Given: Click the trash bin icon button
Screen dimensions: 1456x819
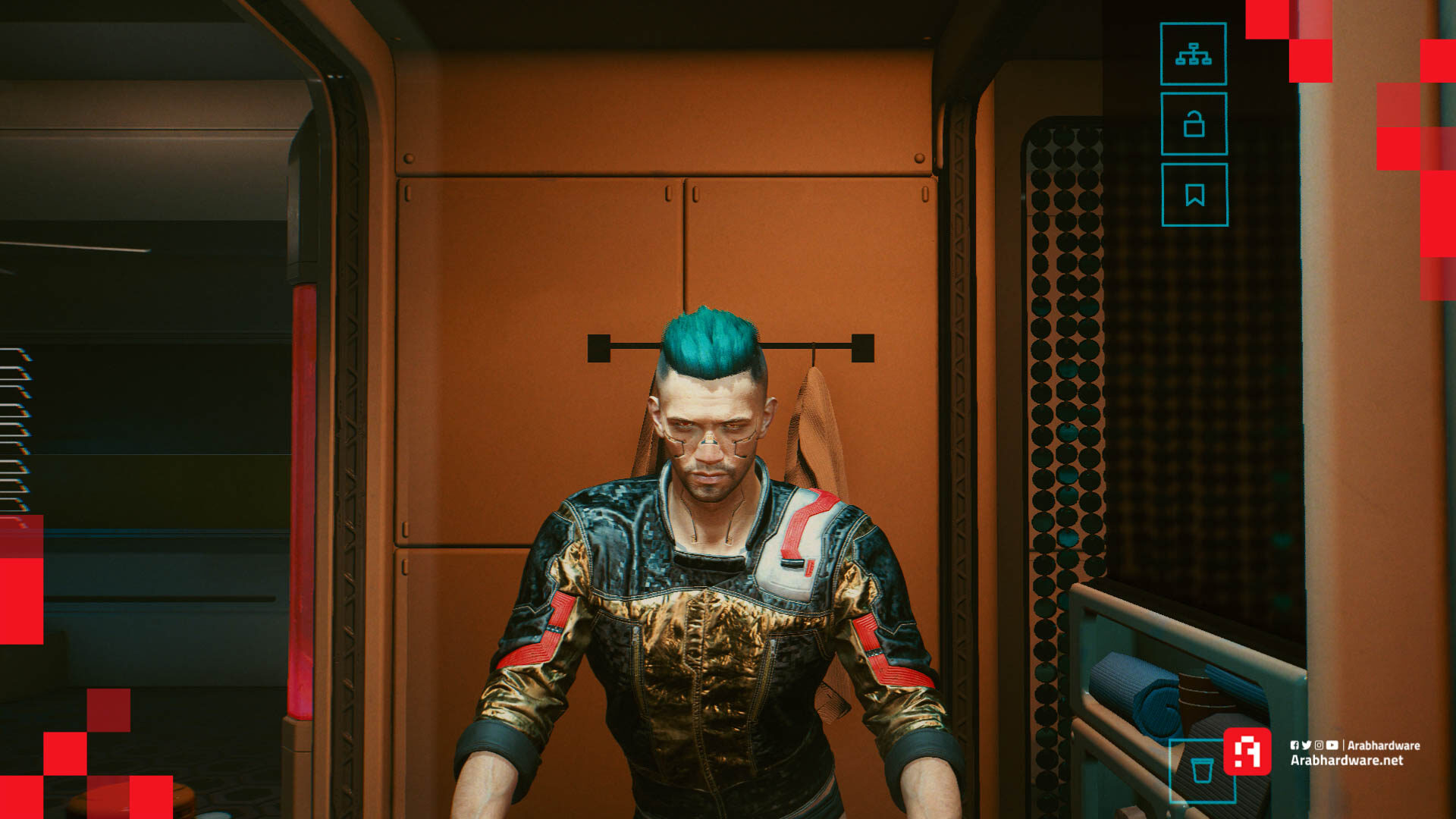Looking at the screenshot, I should [1201, 770].
